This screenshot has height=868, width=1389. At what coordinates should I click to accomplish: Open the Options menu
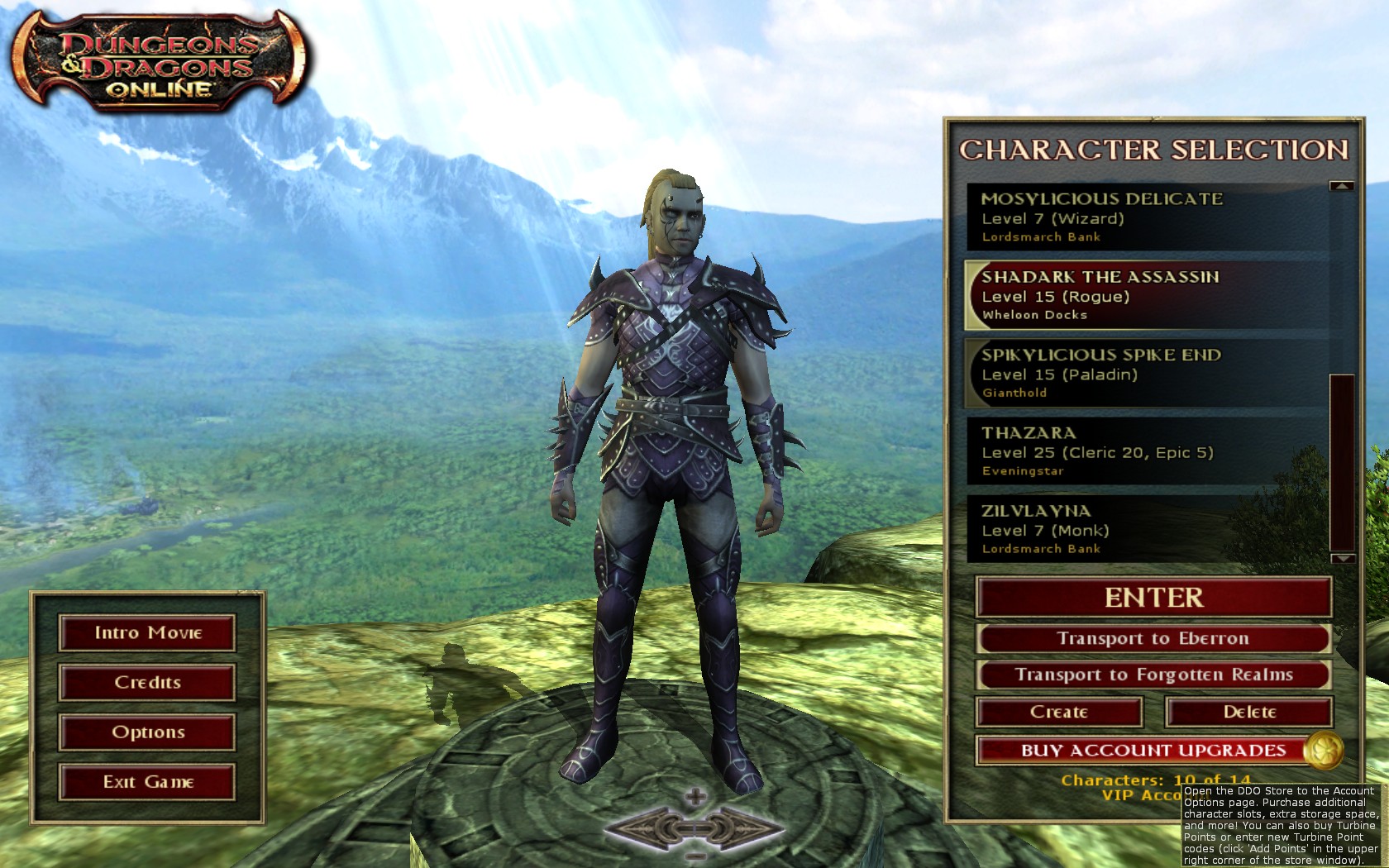point(147,732)
